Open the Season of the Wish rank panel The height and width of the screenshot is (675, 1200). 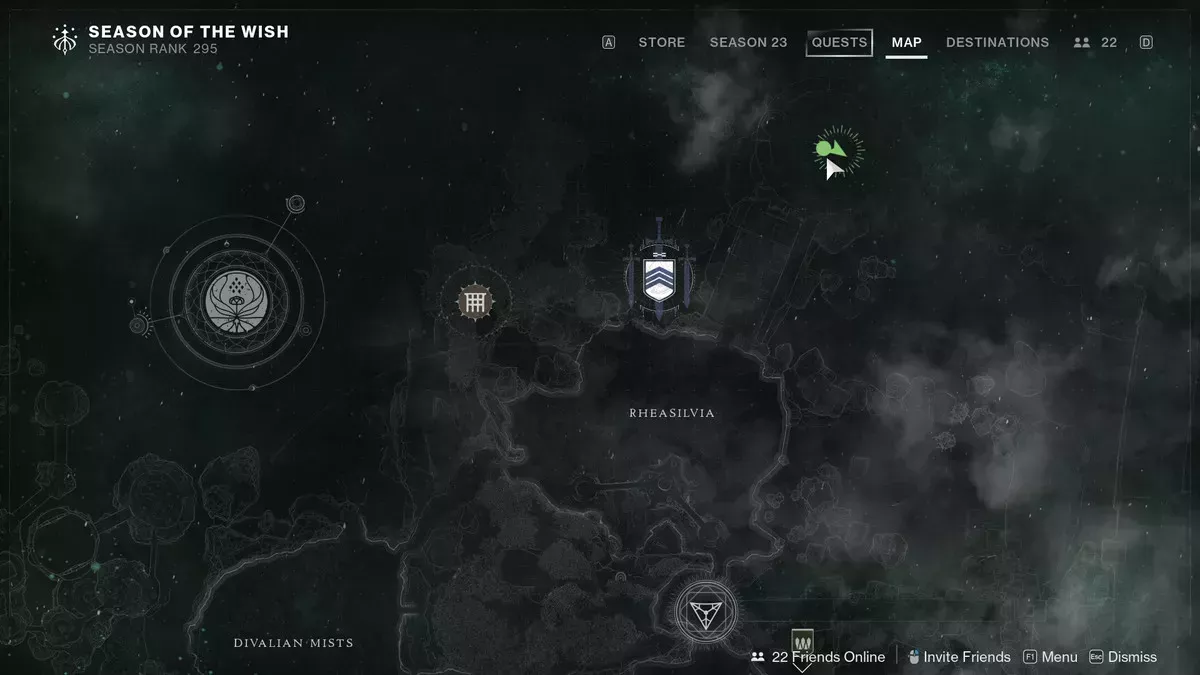tap(170, 39)
